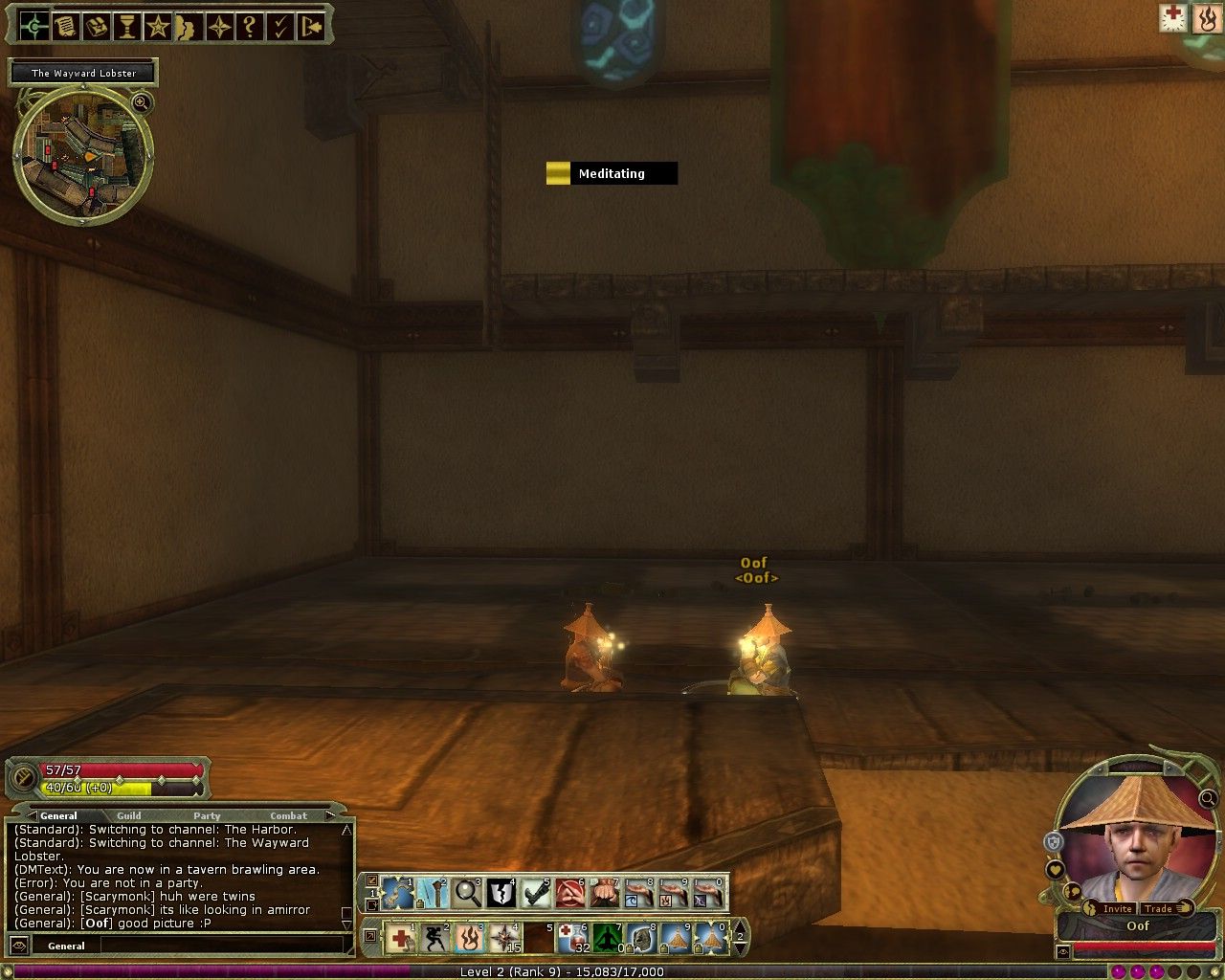Viewport: 1225px width, 980px height.
Task: Open the inventory bag icon
Action: 96,27
